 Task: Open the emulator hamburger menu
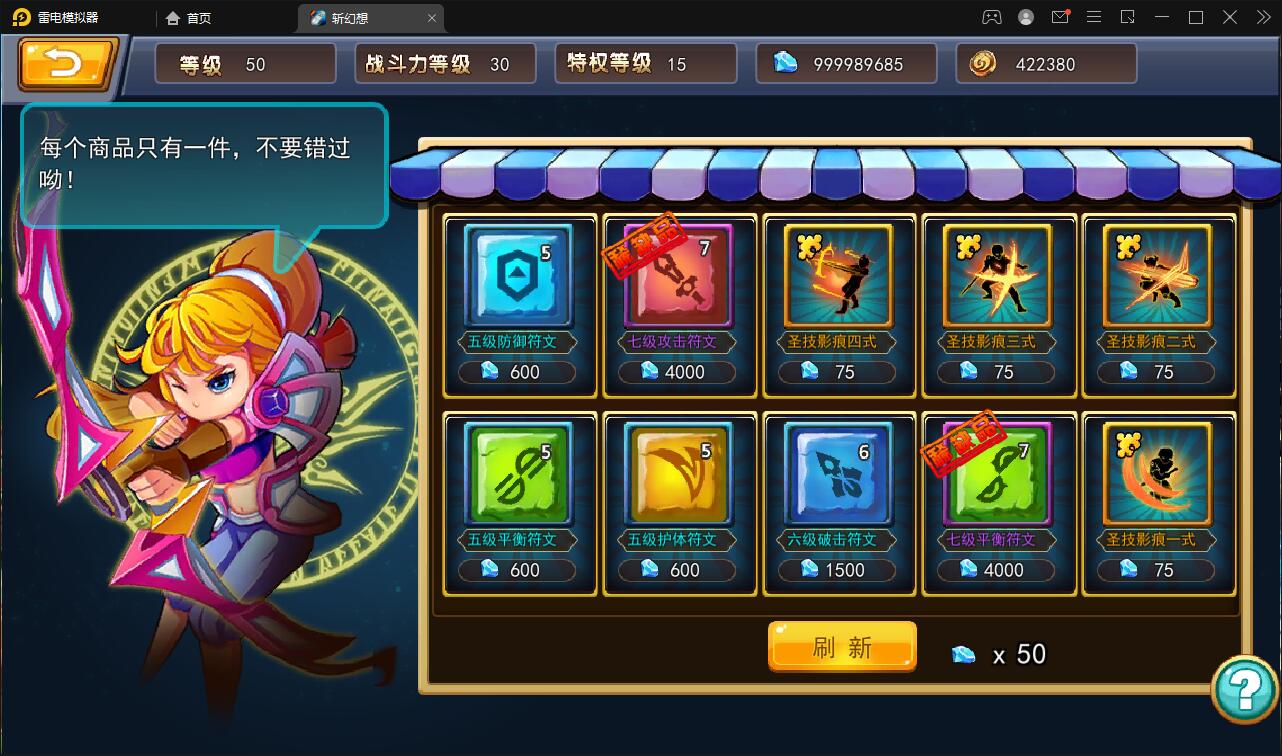click(x=1094, y=17)
